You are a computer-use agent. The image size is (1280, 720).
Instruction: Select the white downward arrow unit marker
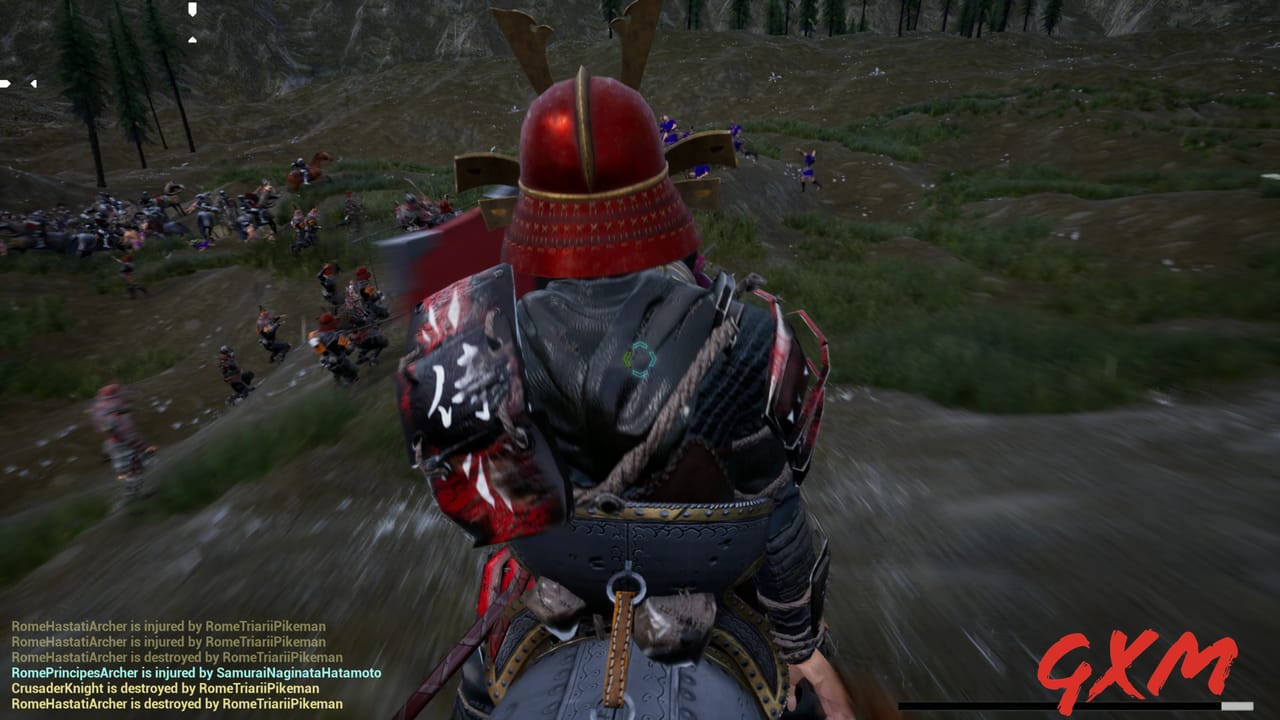[192, 9]
